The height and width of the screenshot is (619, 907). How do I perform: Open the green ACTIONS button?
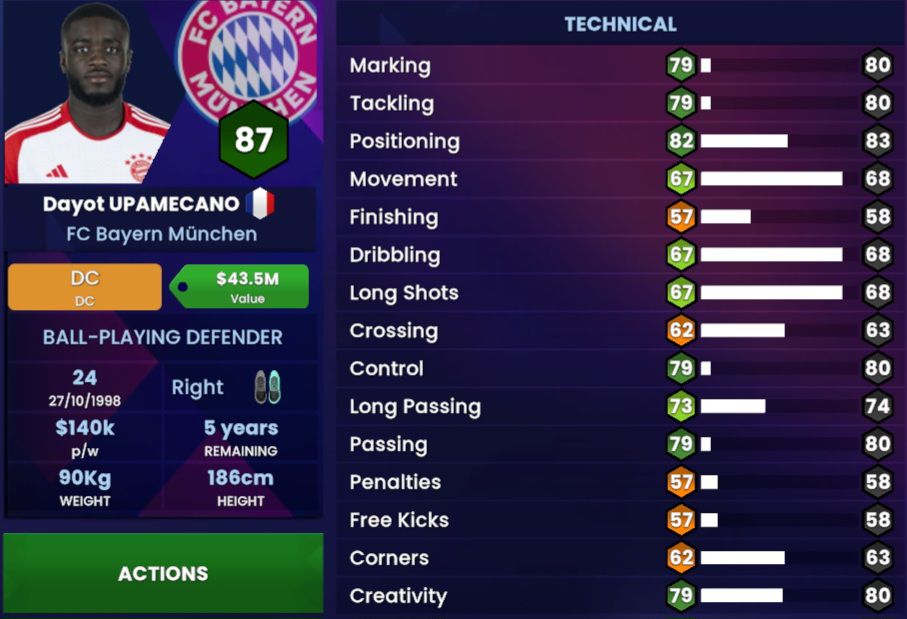tap(163, 573)
